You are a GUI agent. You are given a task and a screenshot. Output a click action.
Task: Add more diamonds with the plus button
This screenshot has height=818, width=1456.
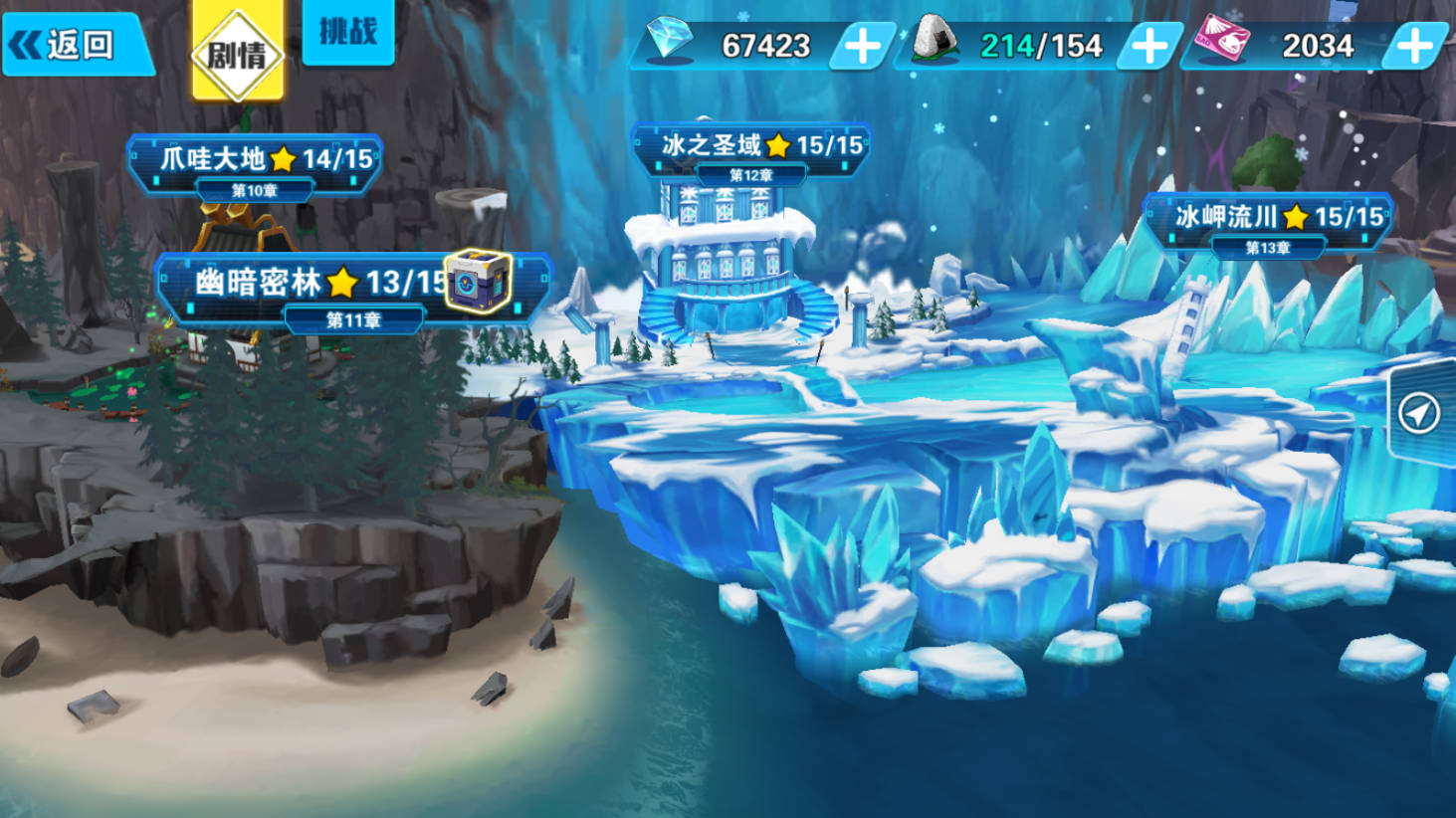(862, 46)
